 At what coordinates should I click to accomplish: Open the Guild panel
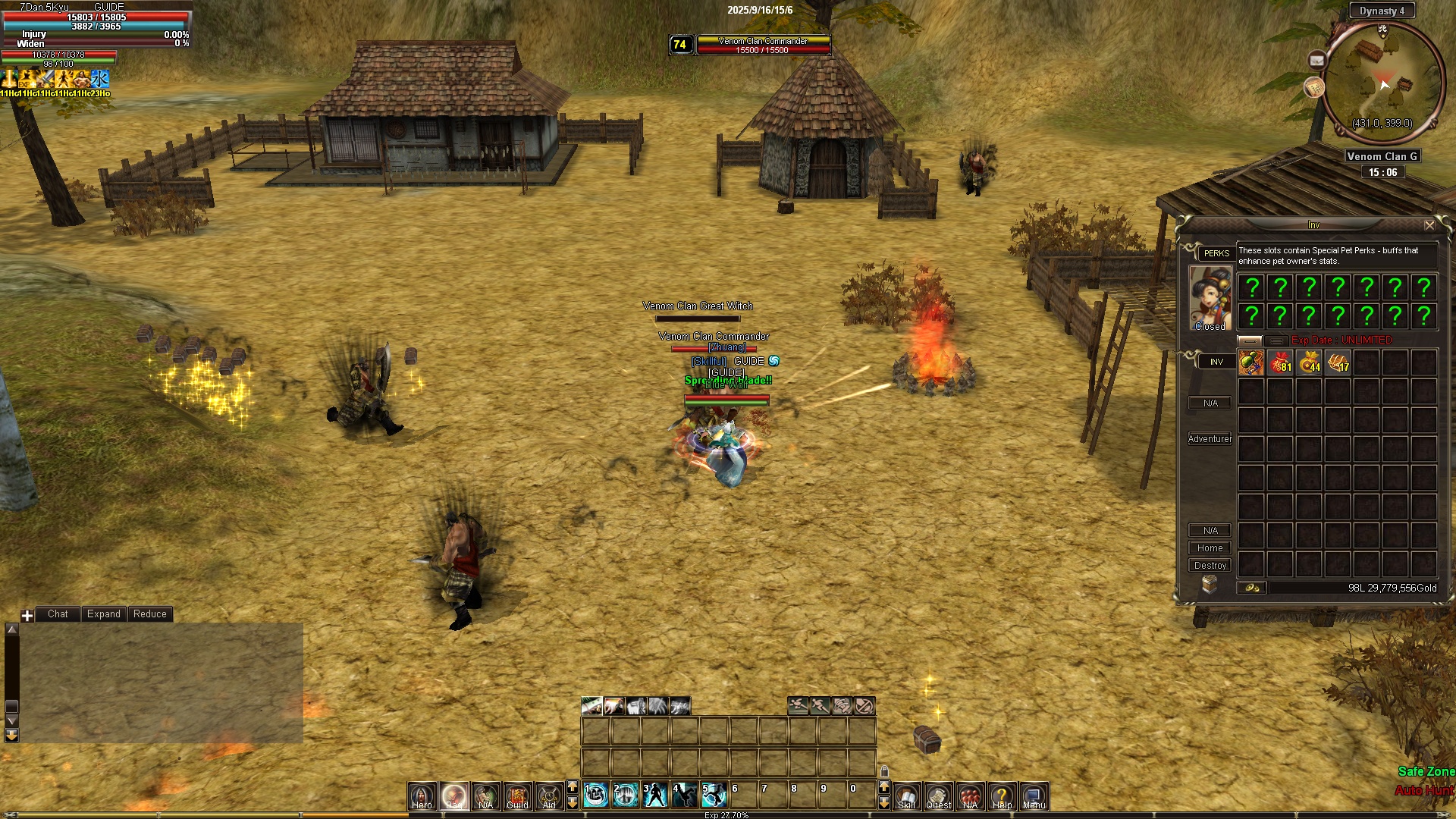[x=517, y=795]
